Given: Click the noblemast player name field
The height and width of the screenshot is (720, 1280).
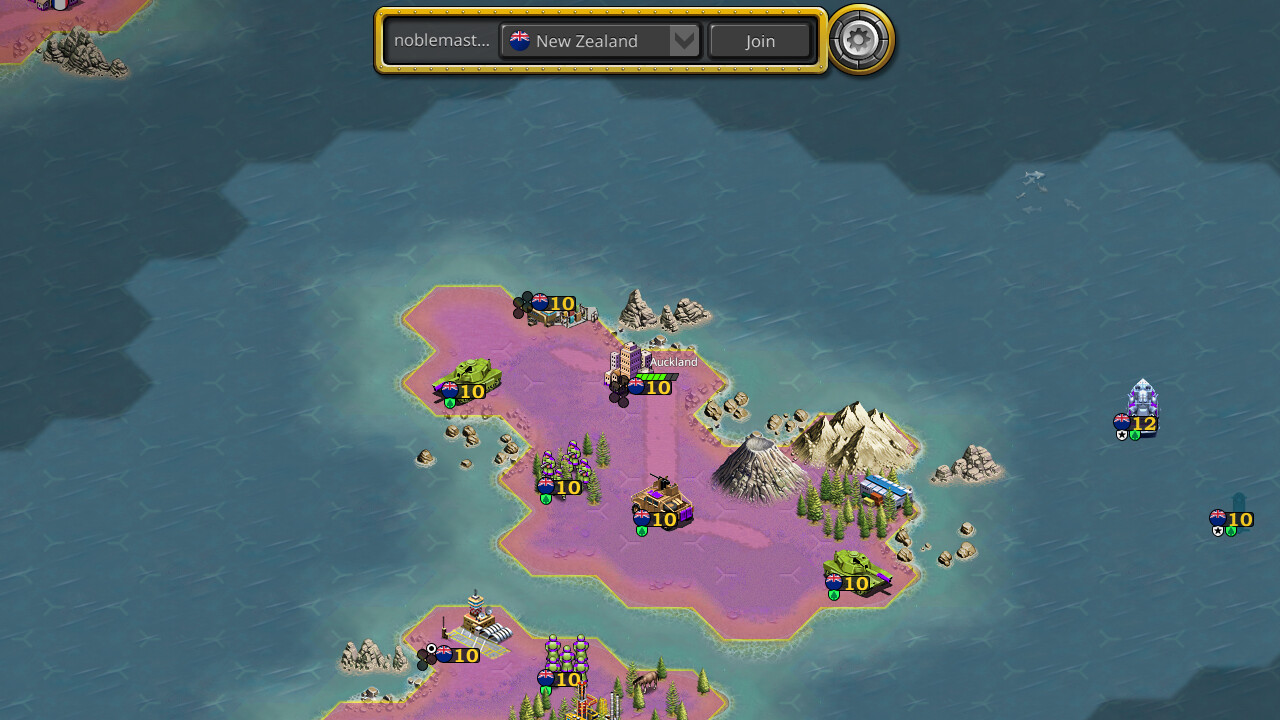Looking at the screenshot, I should (x=443, y=40).
